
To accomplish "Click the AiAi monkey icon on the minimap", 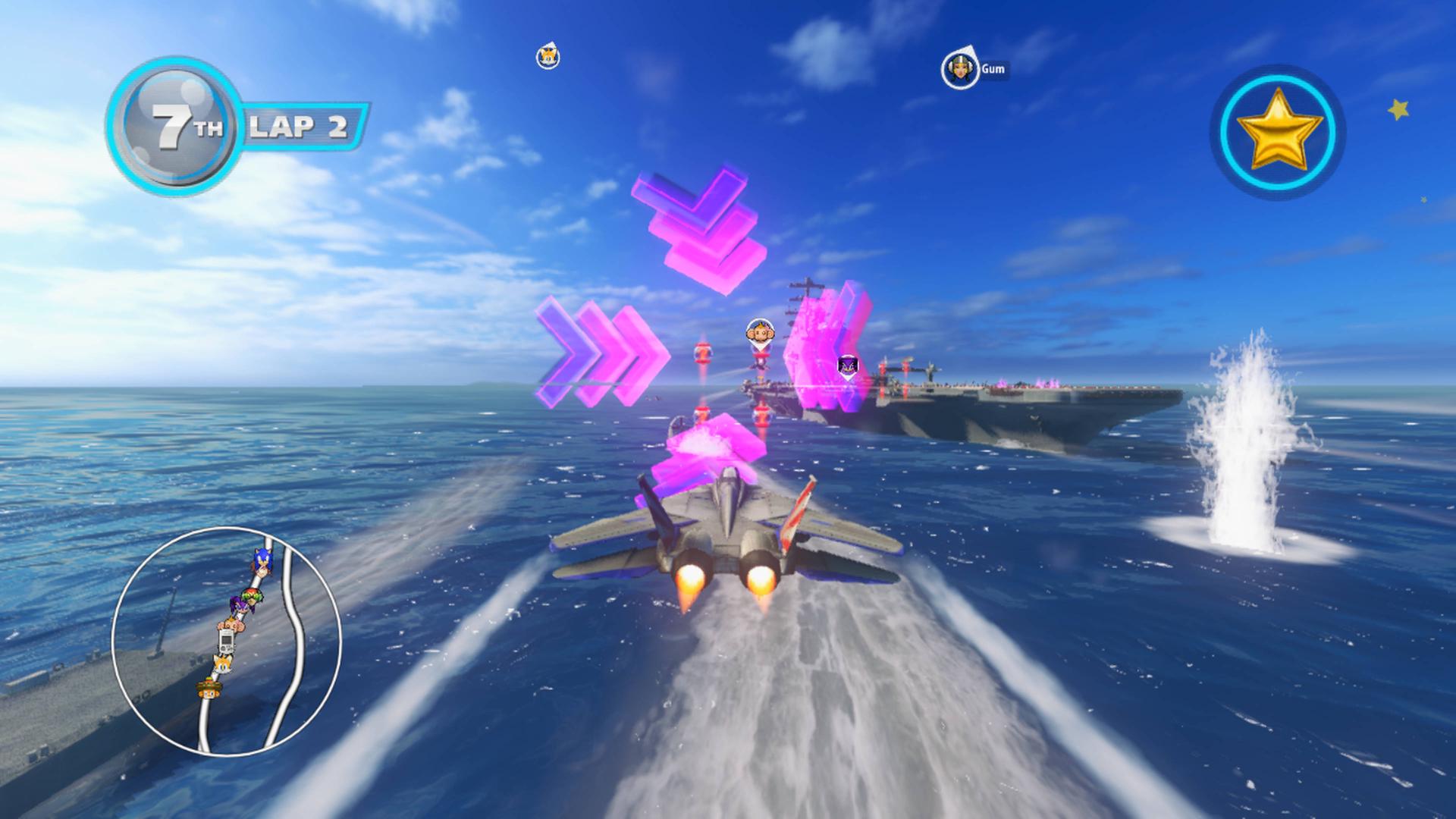I will [x=231, y=624].
